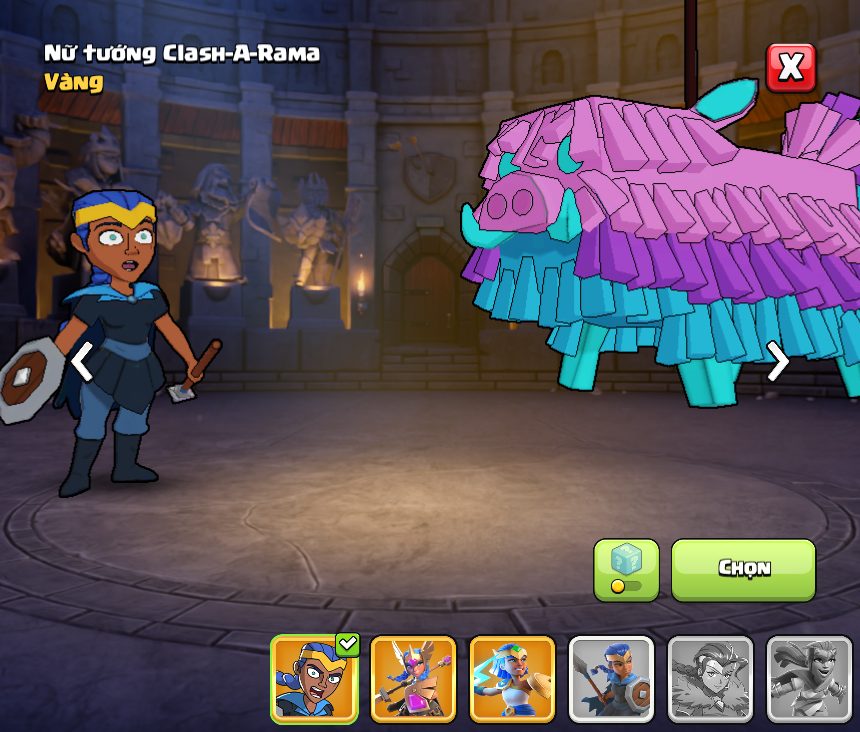Preview the locked grey fur-collar skin thumbnail
Screen dimensions: 860x732
pos(710,678)
